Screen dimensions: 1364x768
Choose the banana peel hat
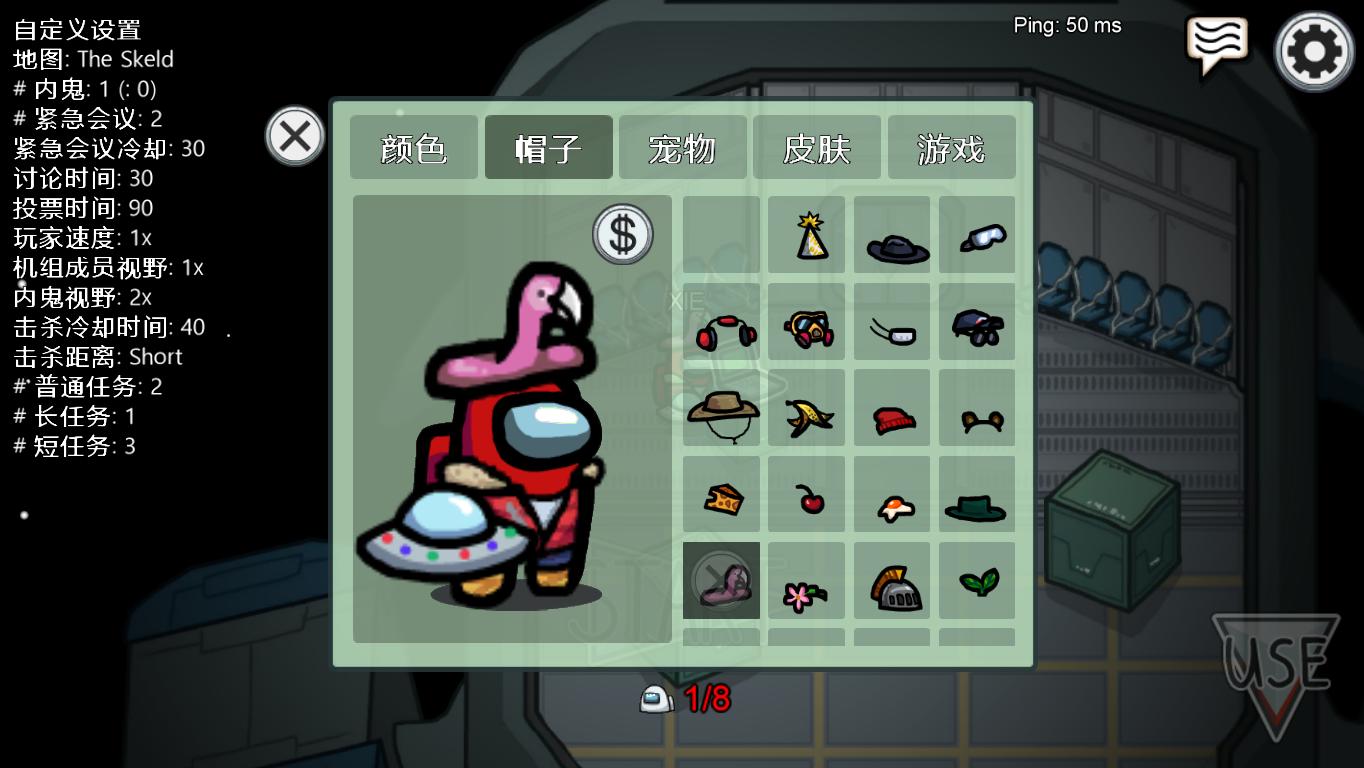(x=807, y=410)
